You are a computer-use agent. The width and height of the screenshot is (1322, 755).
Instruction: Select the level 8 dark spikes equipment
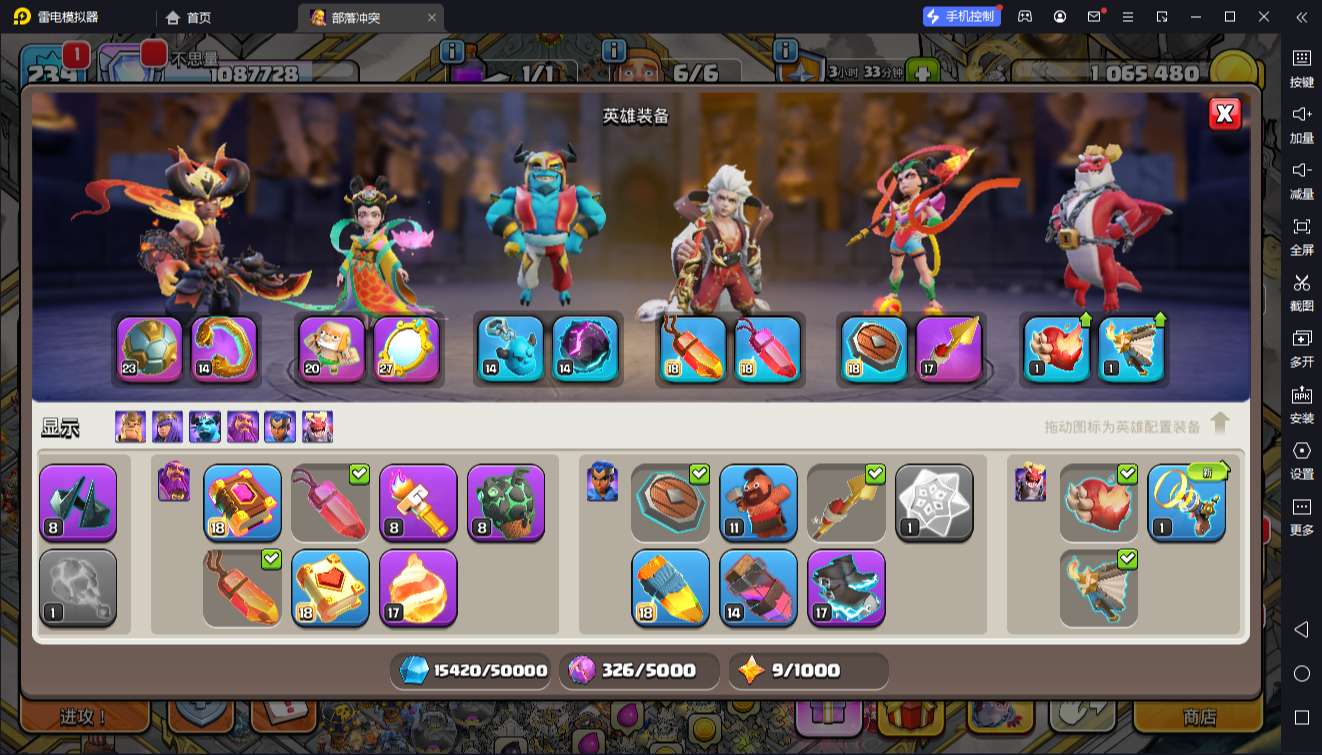[78, 502]
